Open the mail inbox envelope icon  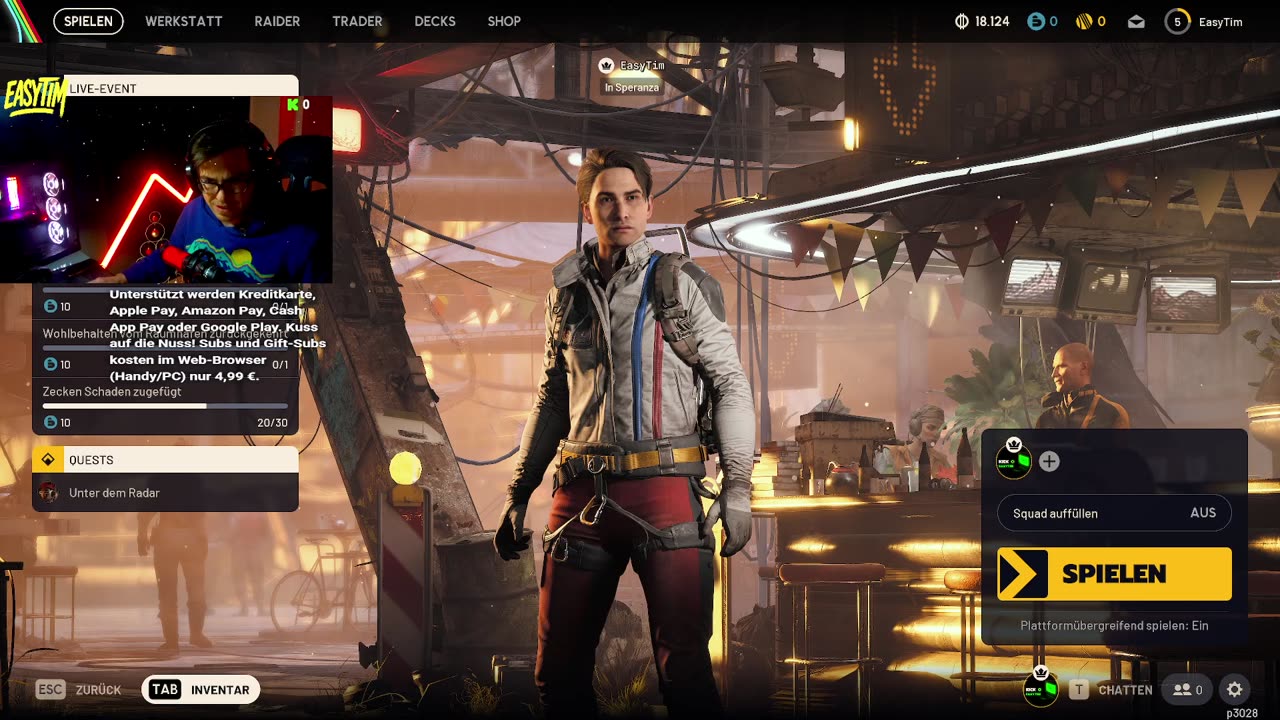(1136, 21)
